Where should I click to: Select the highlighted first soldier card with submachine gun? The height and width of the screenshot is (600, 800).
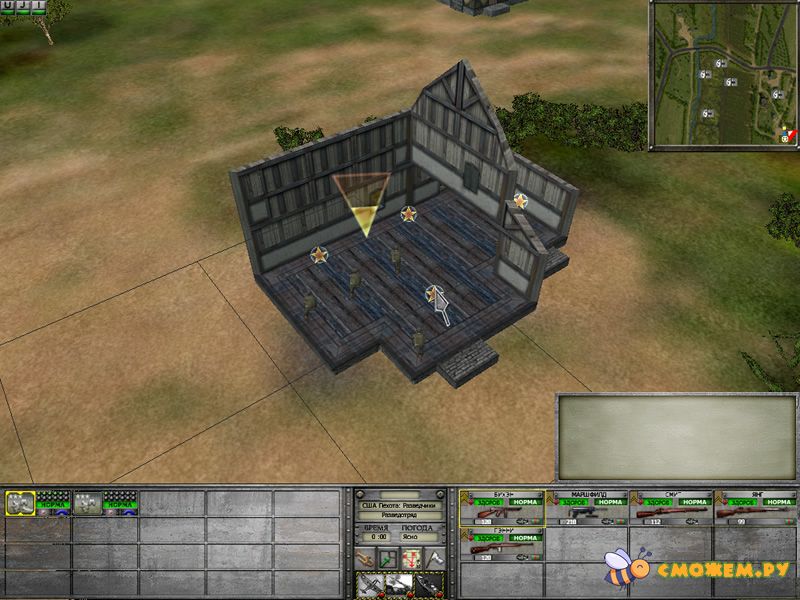[x=502, y=509]
